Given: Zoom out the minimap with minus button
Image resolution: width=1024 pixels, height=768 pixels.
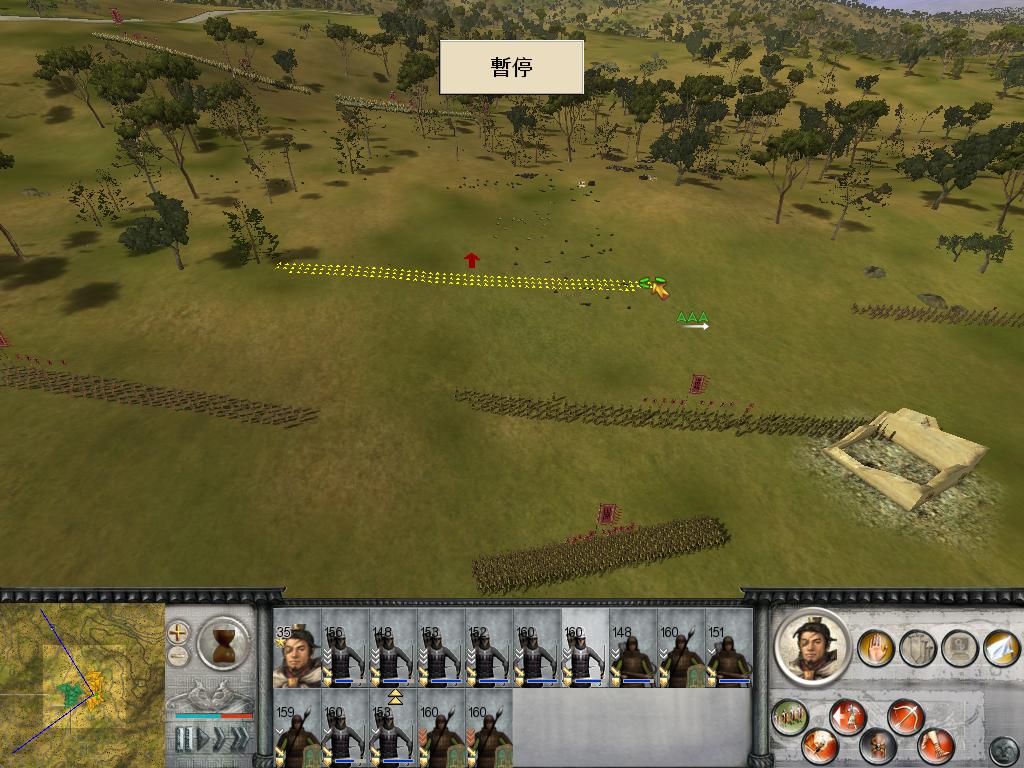Looking at the screenshot, I should point(179,657).
